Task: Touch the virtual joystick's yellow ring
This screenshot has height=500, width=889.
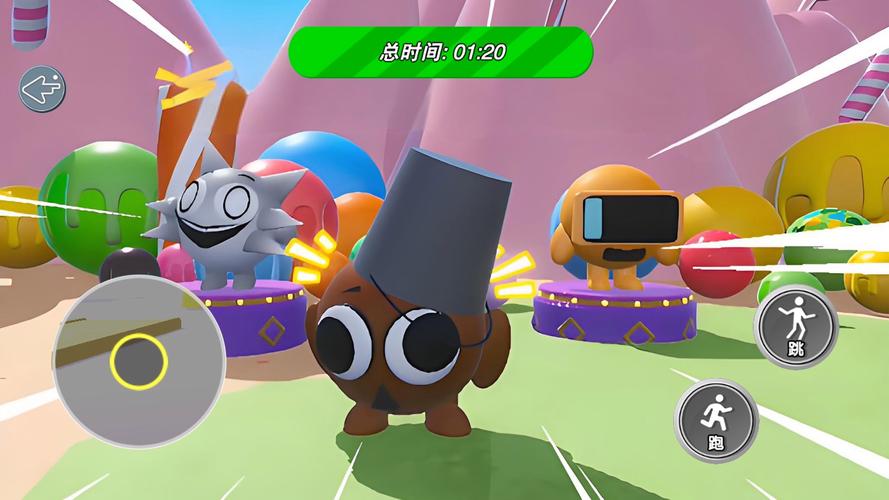Action: [x=139, y=361]
